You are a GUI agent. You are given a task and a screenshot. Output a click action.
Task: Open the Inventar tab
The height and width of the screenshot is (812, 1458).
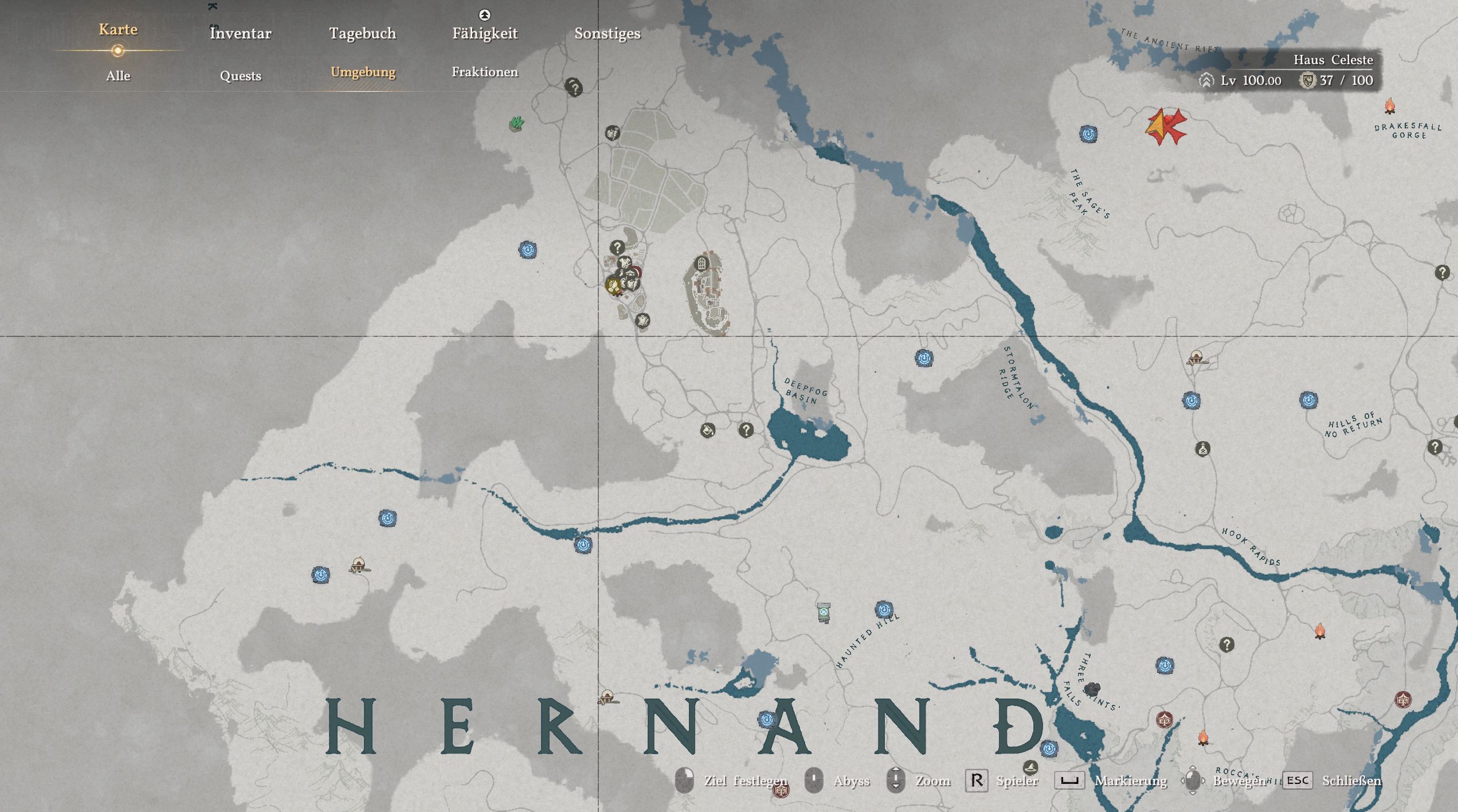[240, 33]
